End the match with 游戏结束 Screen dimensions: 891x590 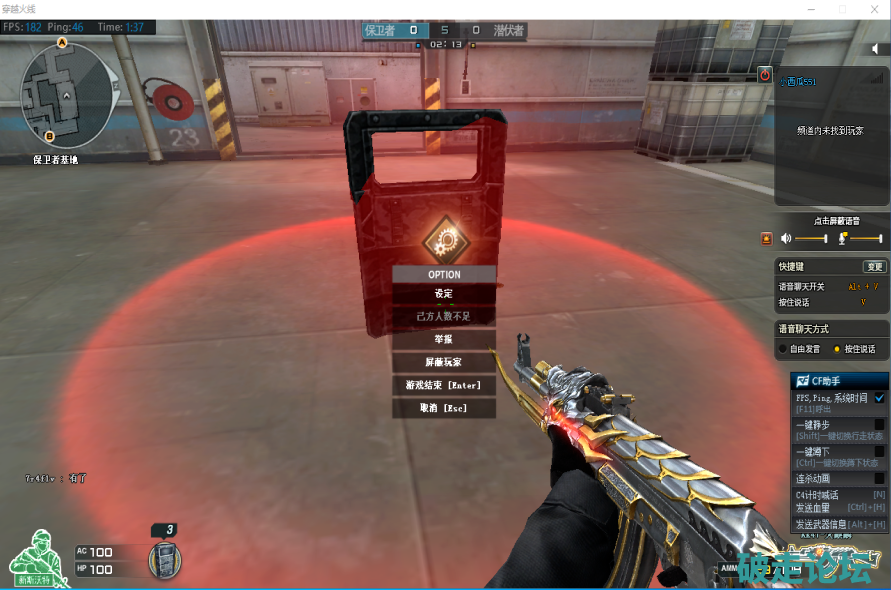coord(444,385)
